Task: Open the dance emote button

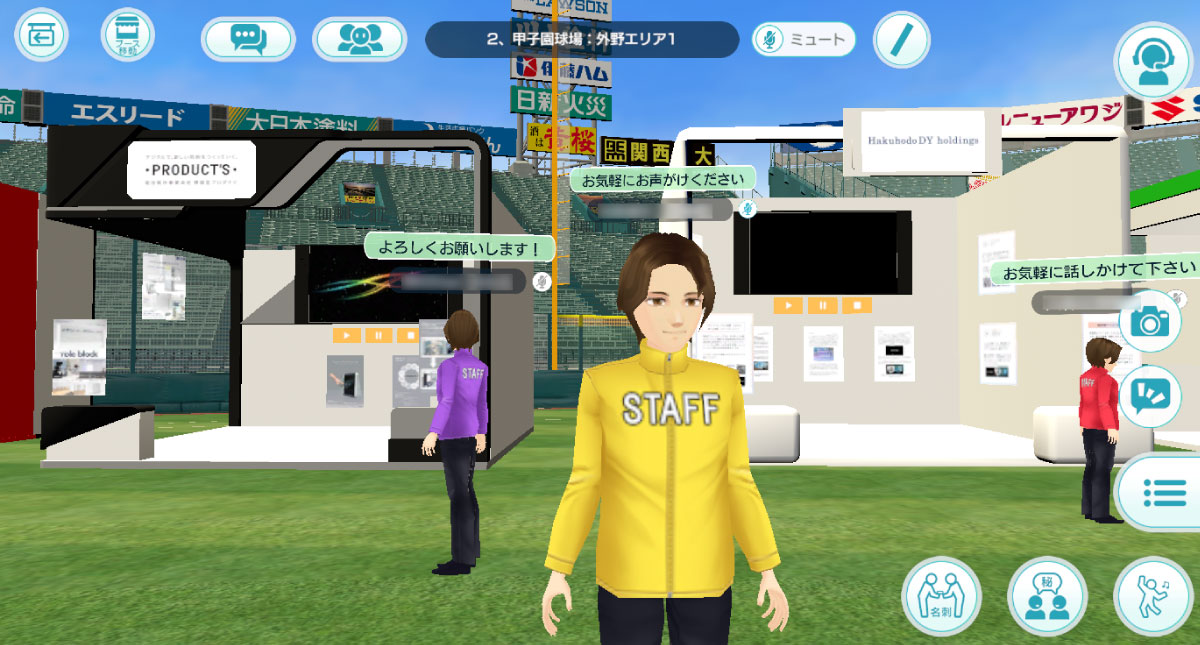Action: pyautogui.click(x=1152, y=596)
